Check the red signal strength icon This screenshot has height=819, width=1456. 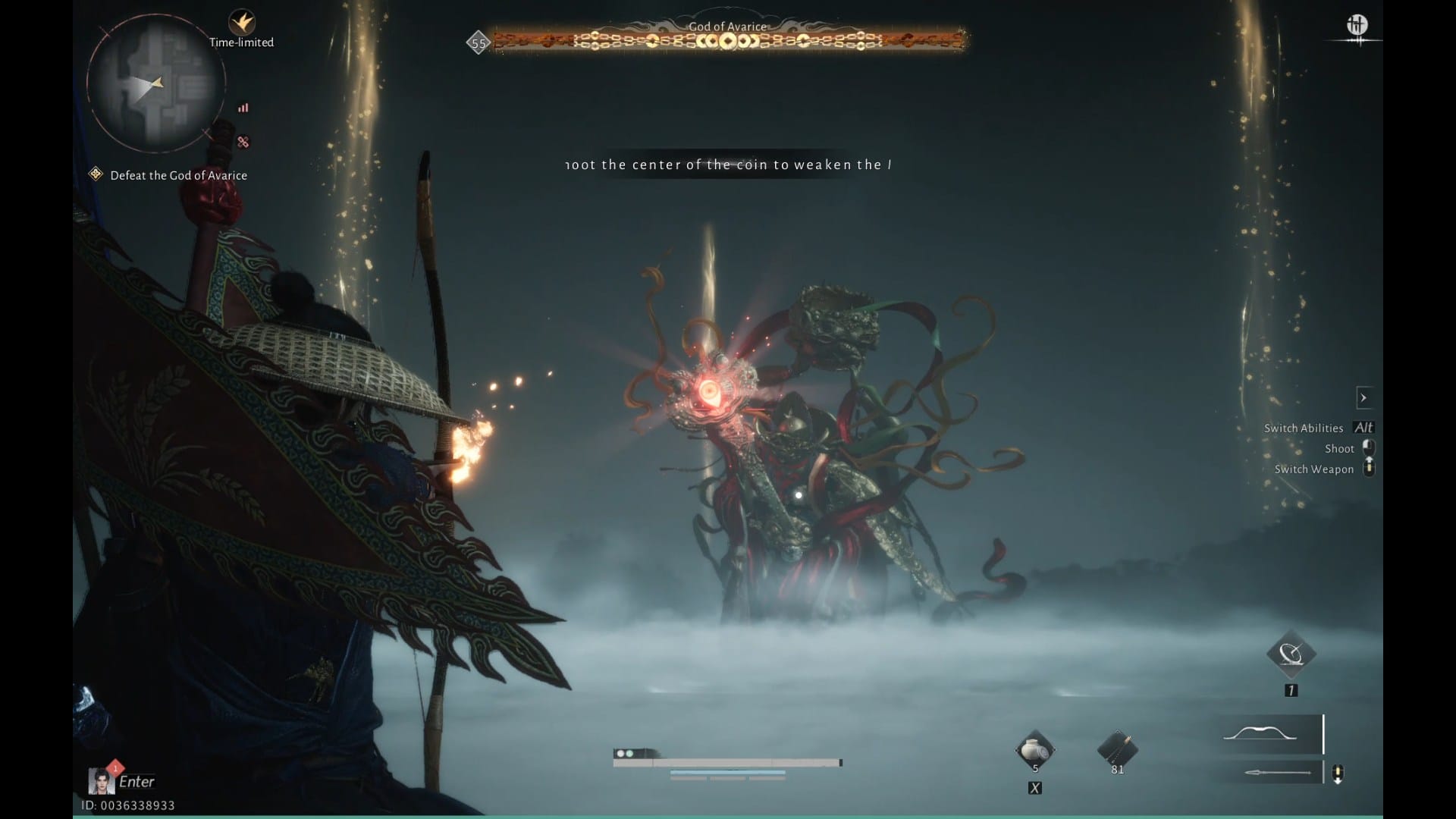click(x=243, y=108)
